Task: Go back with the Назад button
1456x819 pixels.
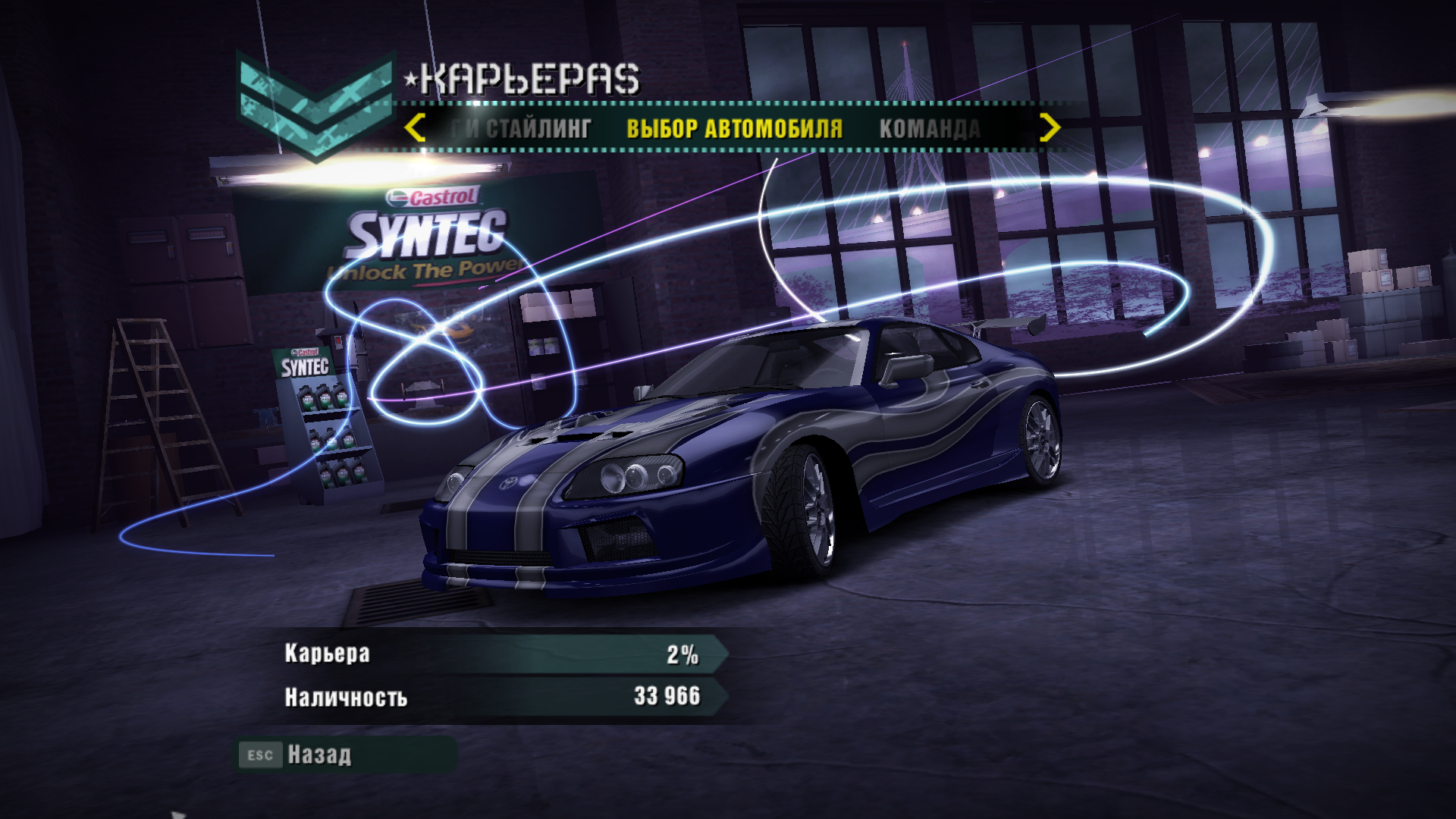Action: 319,755
